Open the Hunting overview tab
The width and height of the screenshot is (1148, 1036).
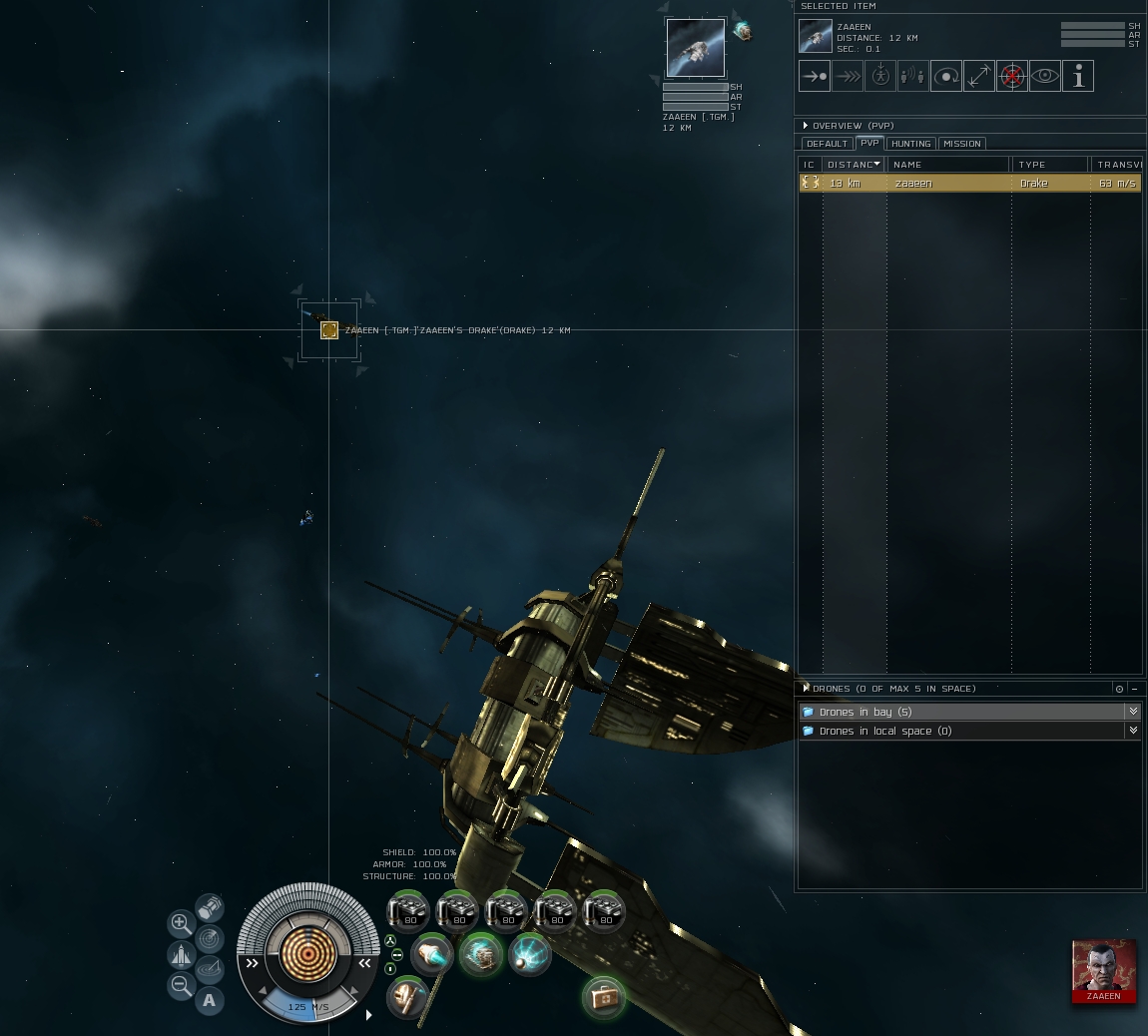(x=910, y=144)
